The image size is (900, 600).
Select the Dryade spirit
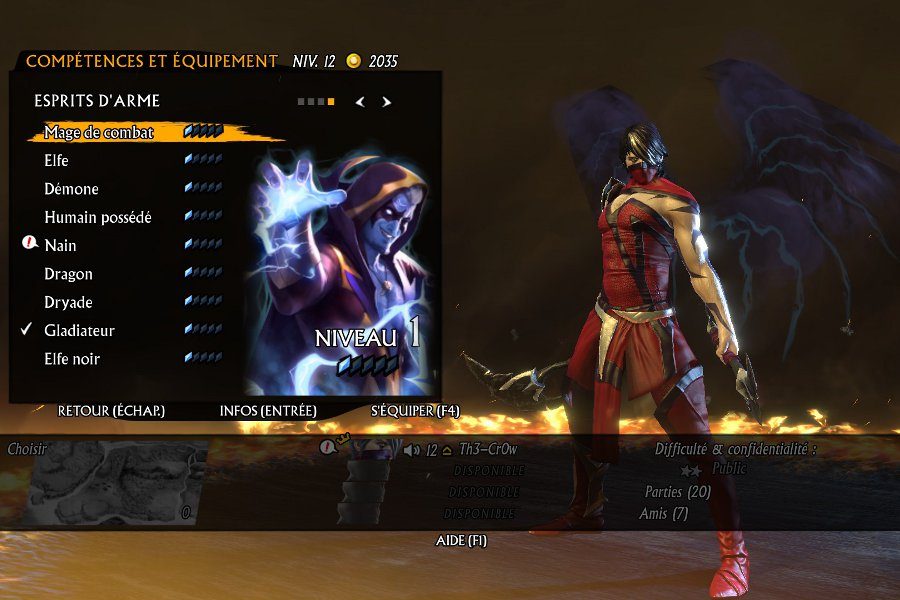[x=69, y=302]
